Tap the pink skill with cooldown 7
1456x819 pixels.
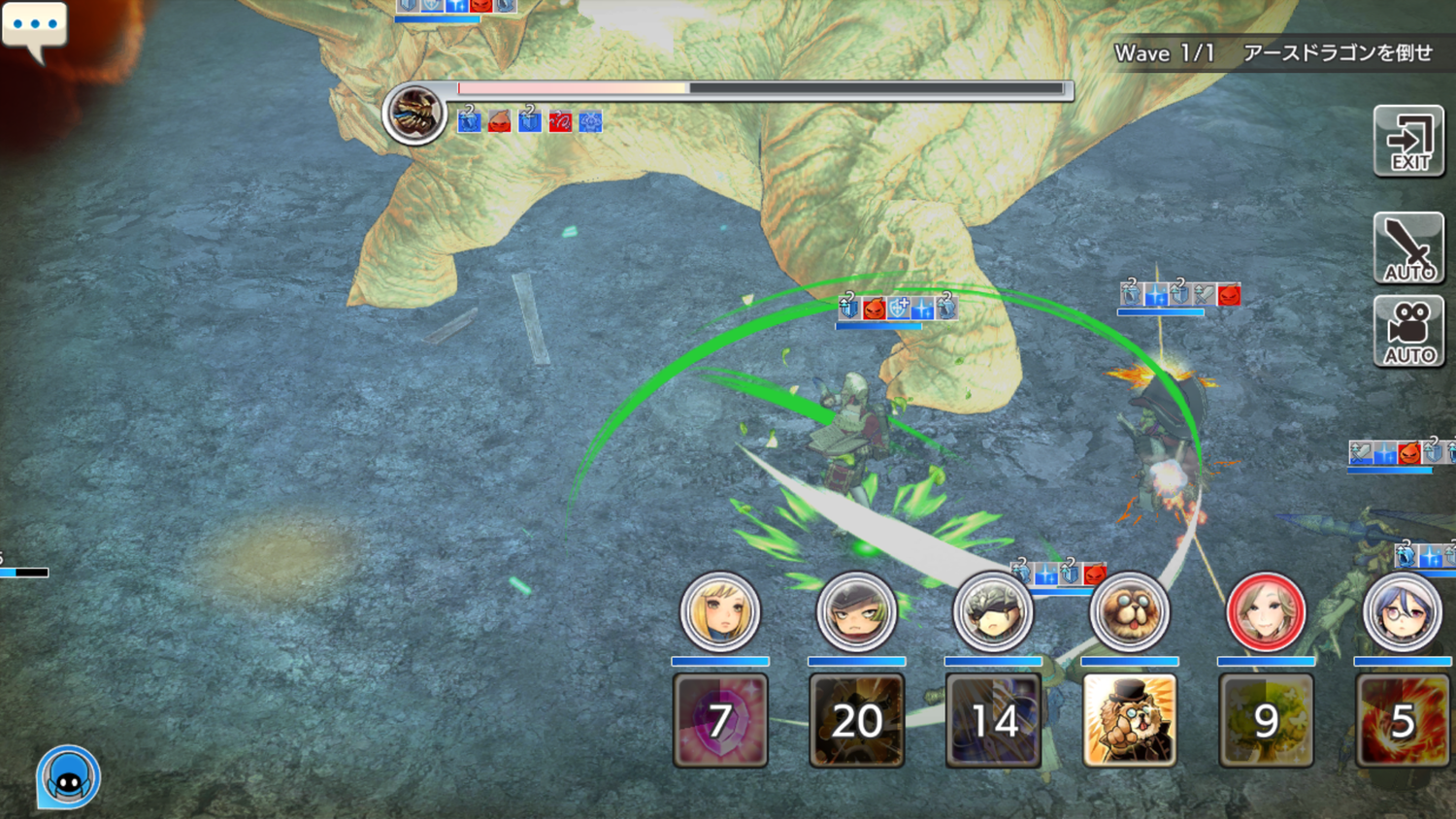click(x=719, y=720)
